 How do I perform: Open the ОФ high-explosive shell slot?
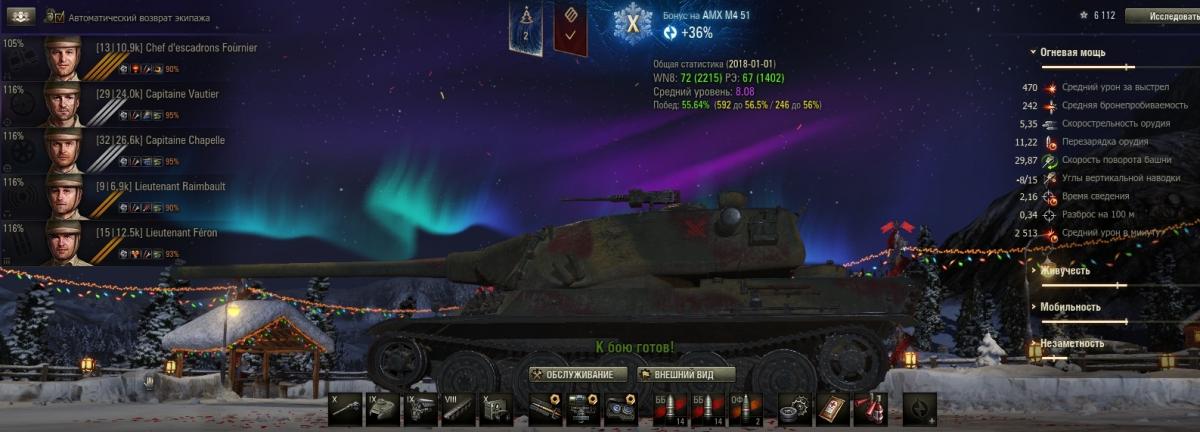[746, 409]
